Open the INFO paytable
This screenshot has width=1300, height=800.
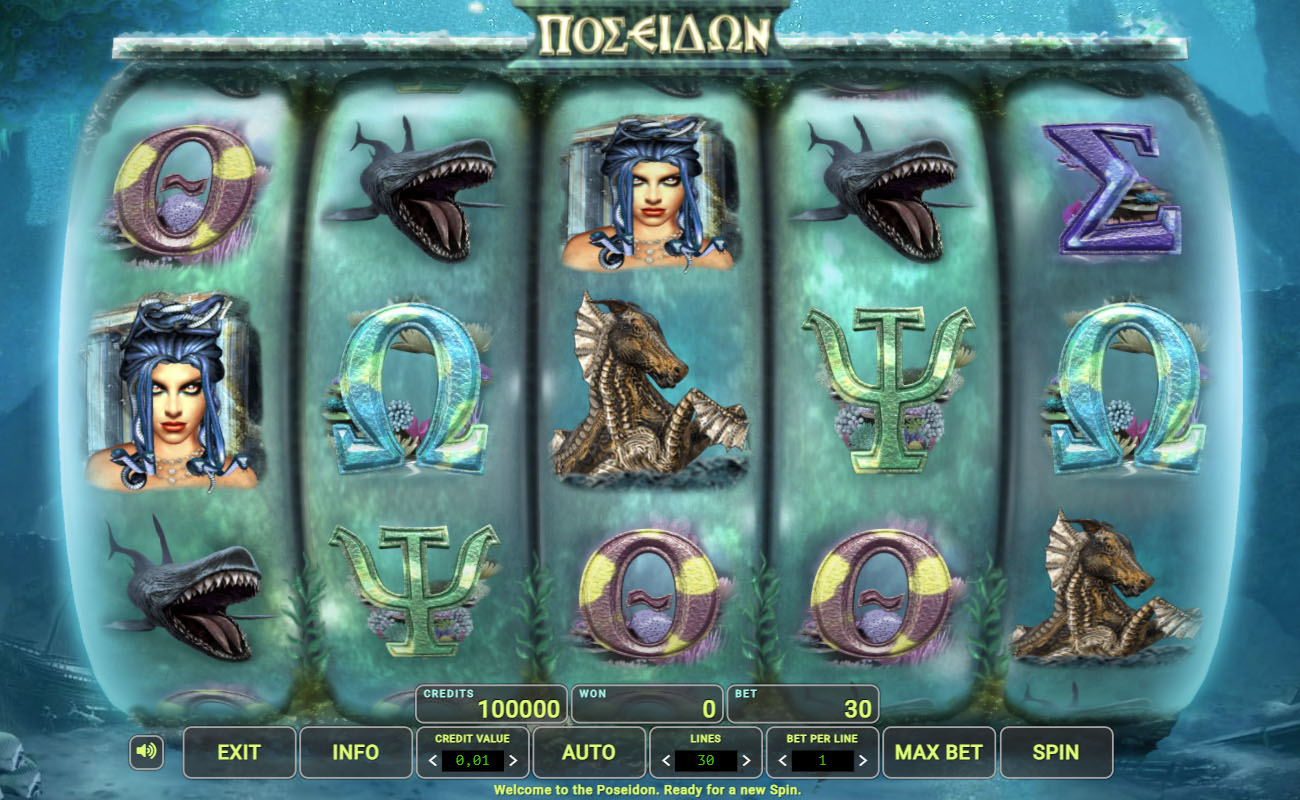coord(355,752)
